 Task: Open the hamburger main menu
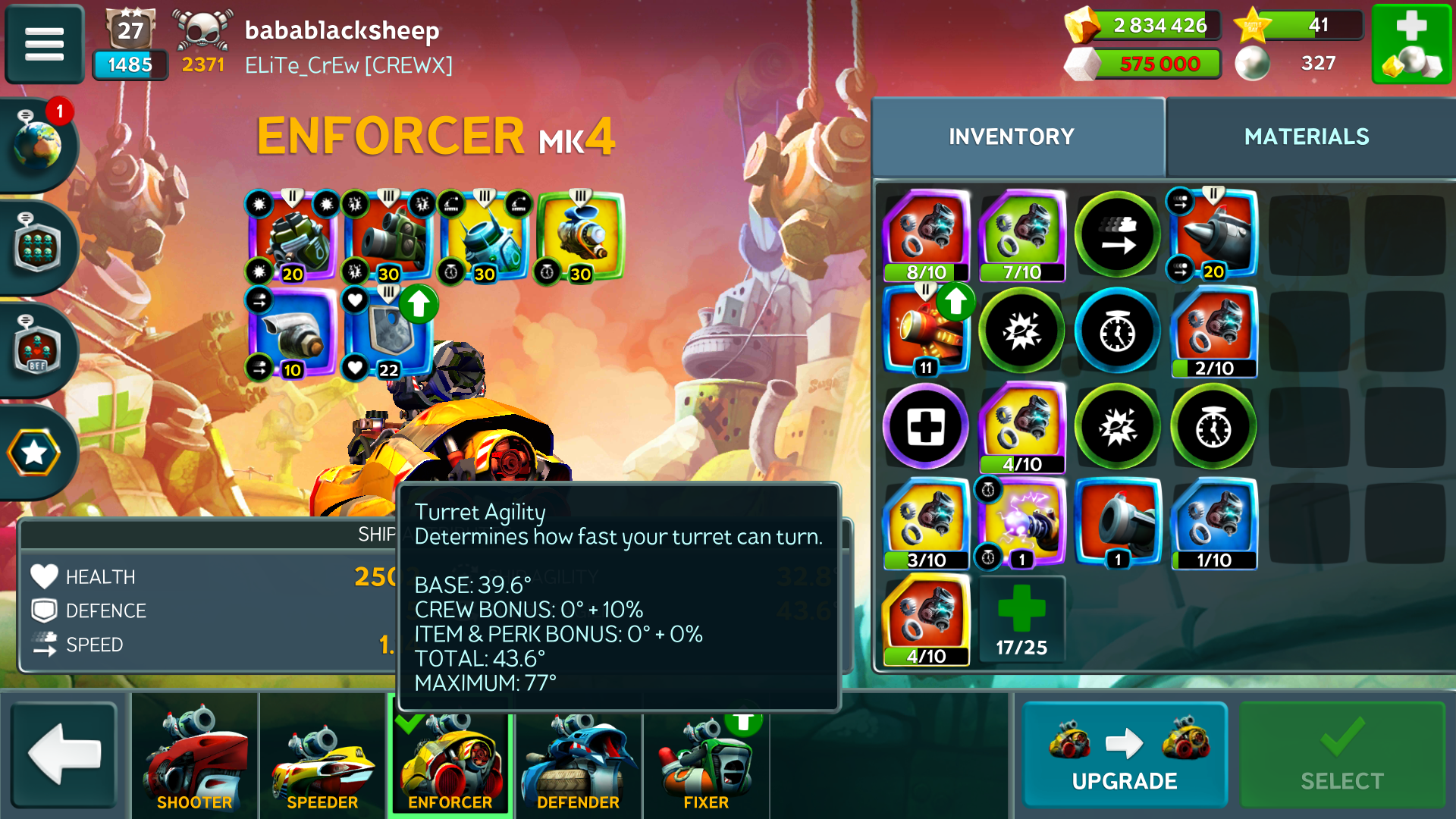click(x=44, y=44)
